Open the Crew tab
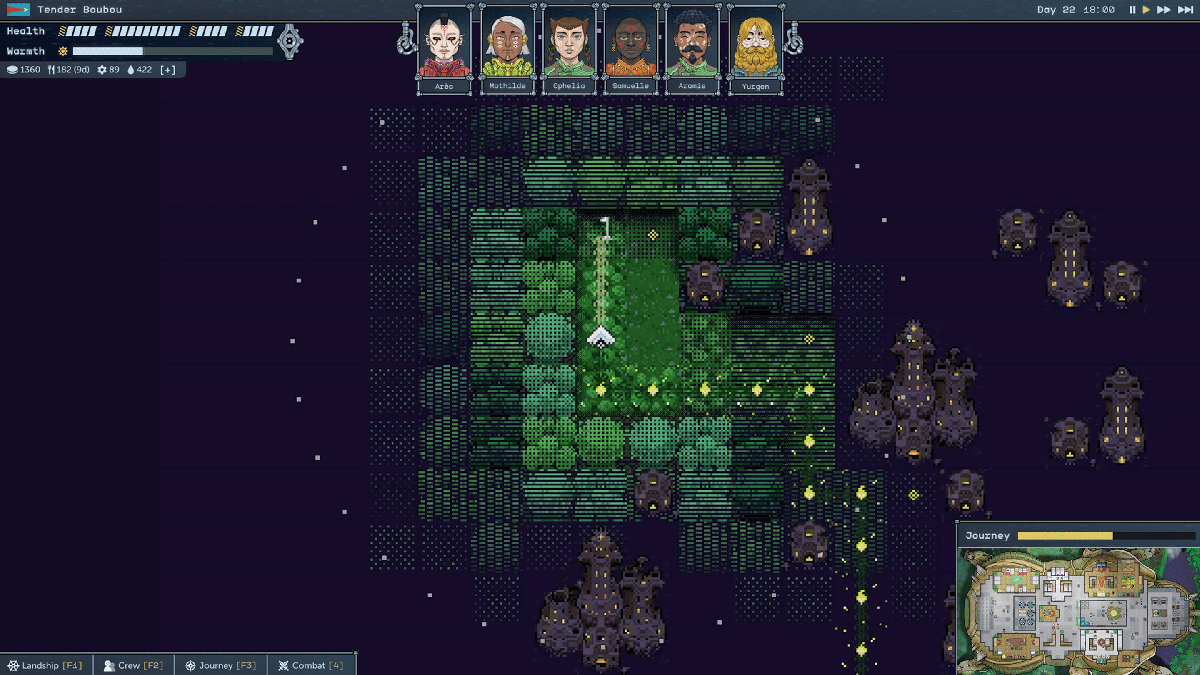This screenshot has height=675, width=1200. [x=134, y=665]
